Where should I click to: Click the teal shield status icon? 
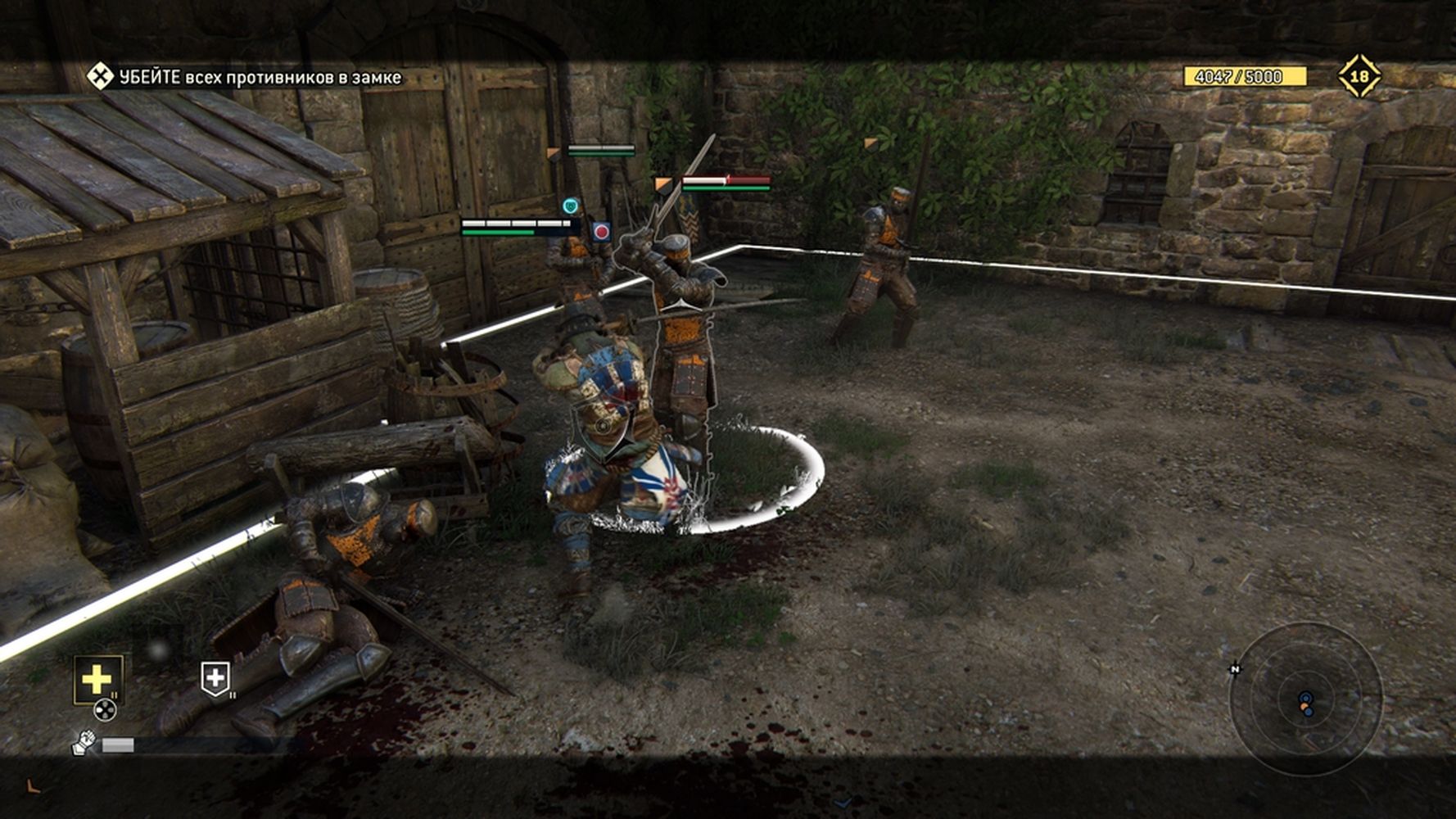570,206
